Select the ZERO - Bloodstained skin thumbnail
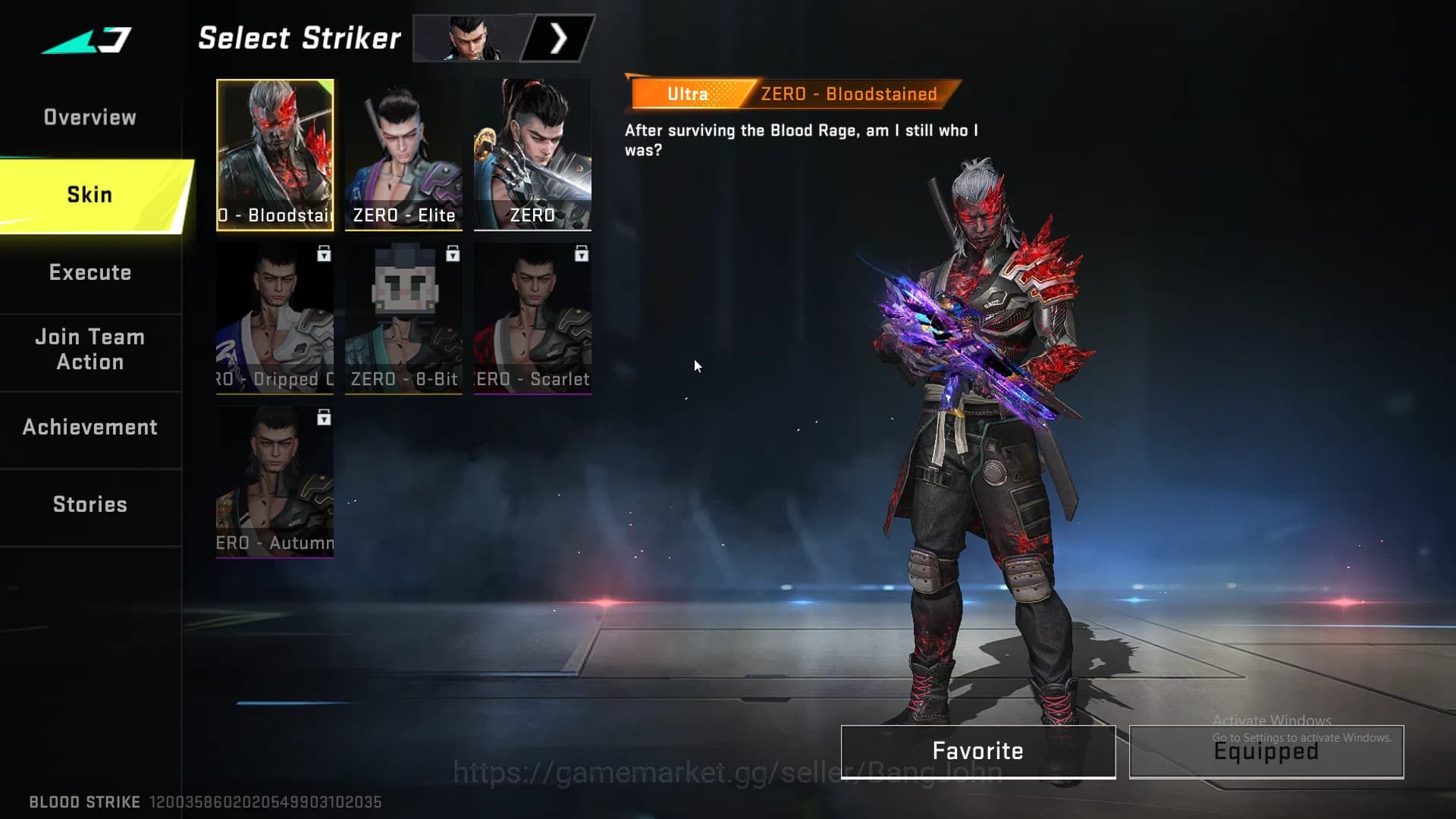Screen dimensions: 1456x819 275,152
